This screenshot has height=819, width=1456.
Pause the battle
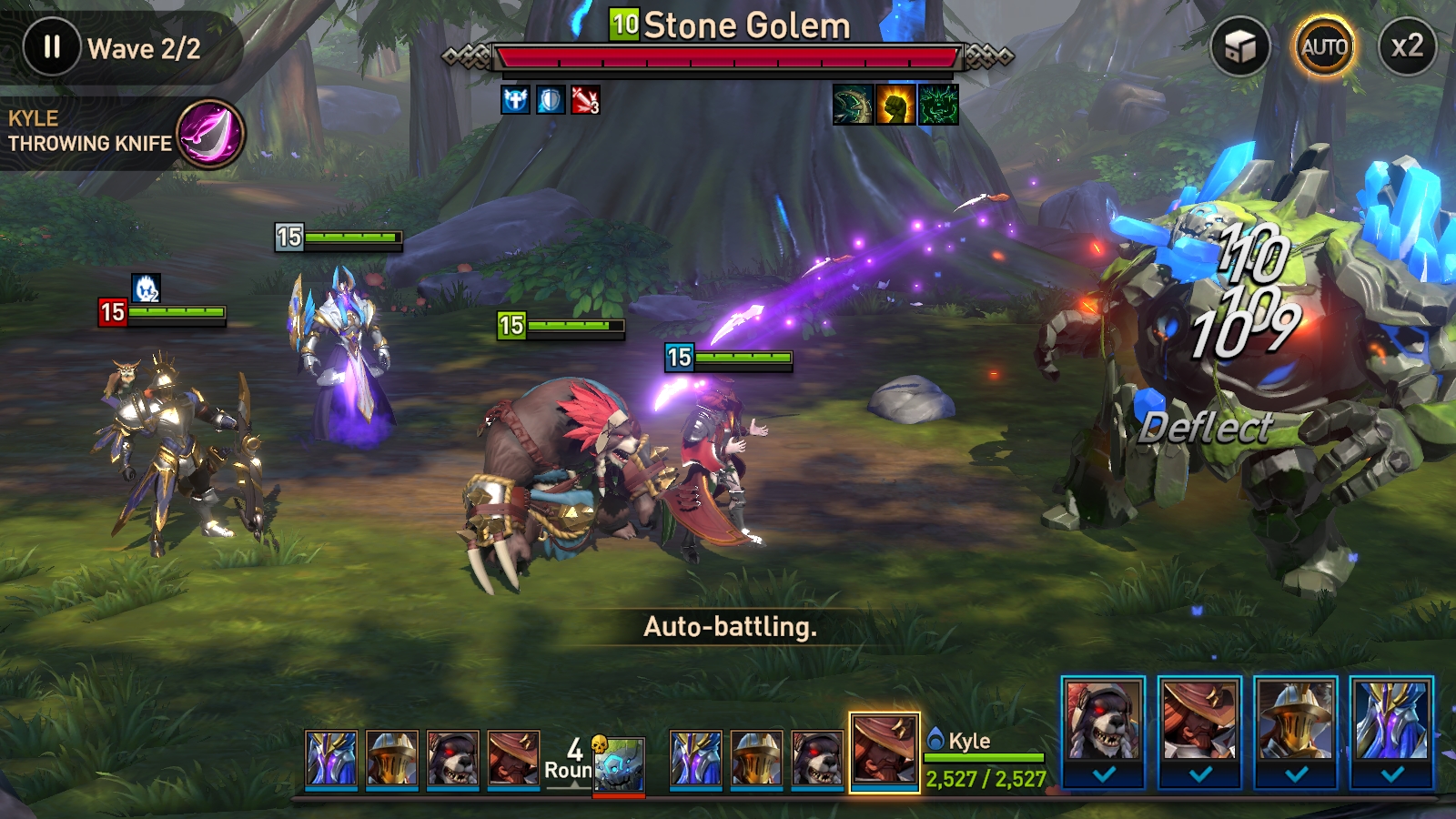pos(52,47)
